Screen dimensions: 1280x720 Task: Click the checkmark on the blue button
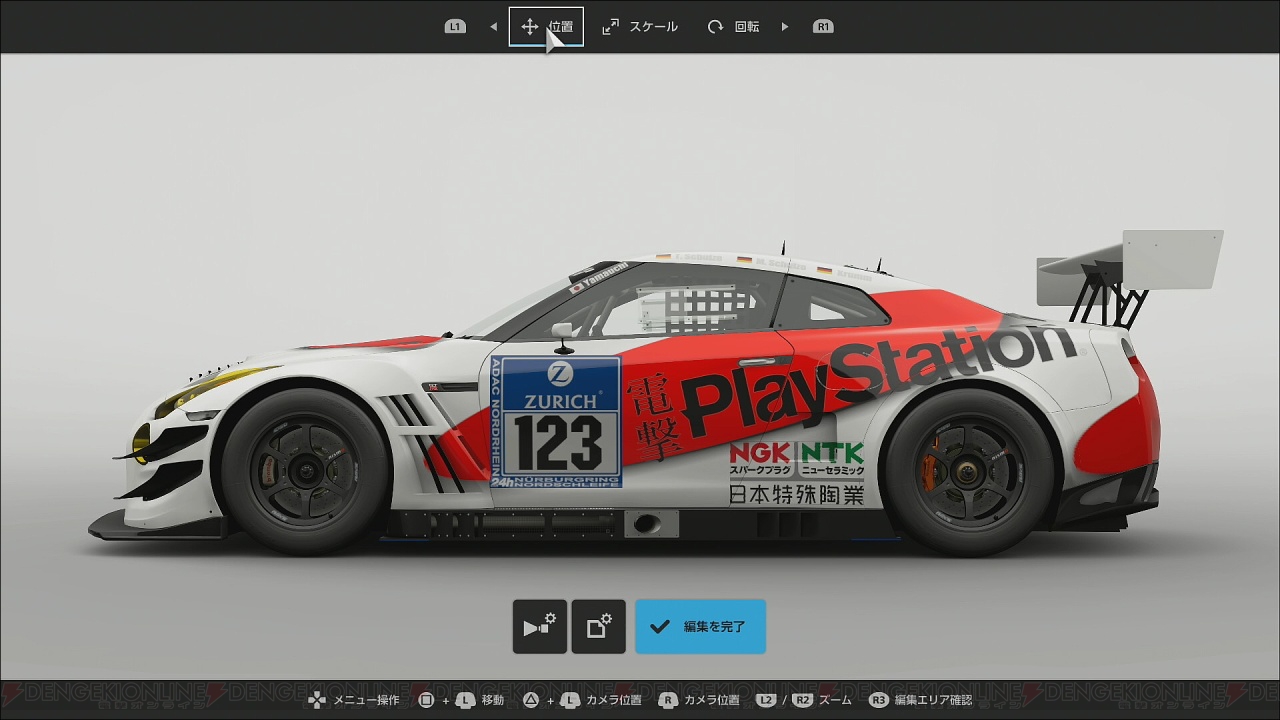(661, 627)
